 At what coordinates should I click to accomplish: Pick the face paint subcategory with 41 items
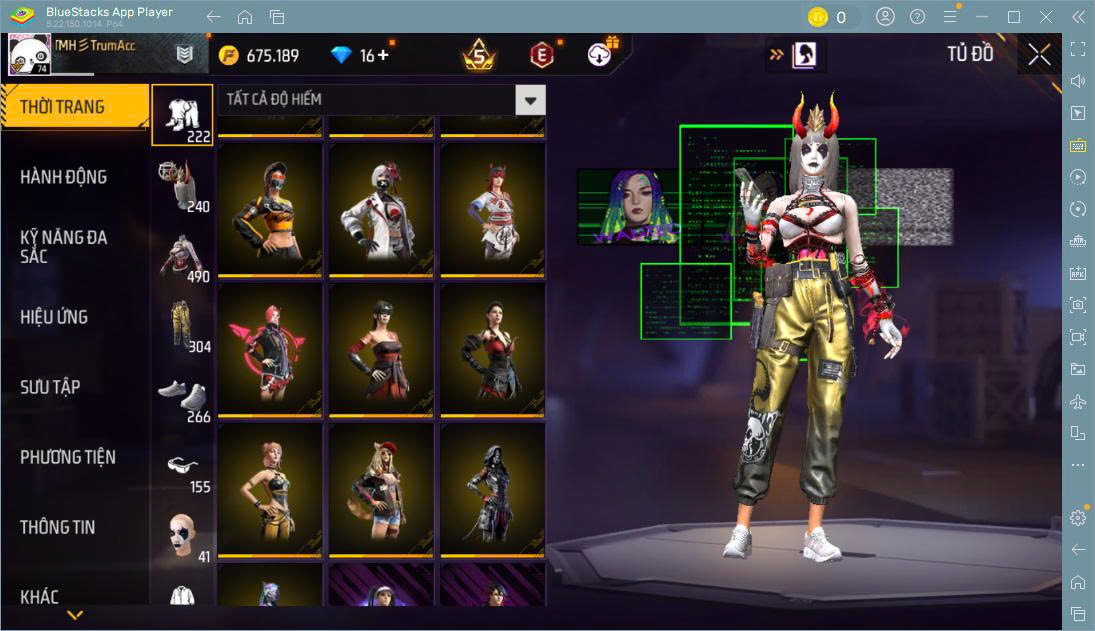(x=182, y=536)
